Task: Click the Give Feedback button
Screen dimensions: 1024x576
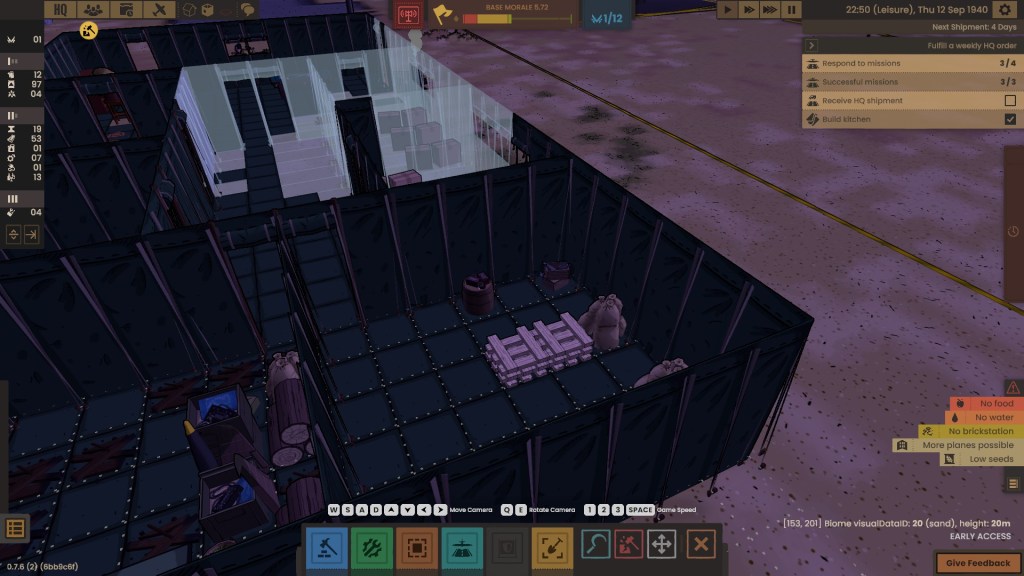Action: [x=978, y=563]
